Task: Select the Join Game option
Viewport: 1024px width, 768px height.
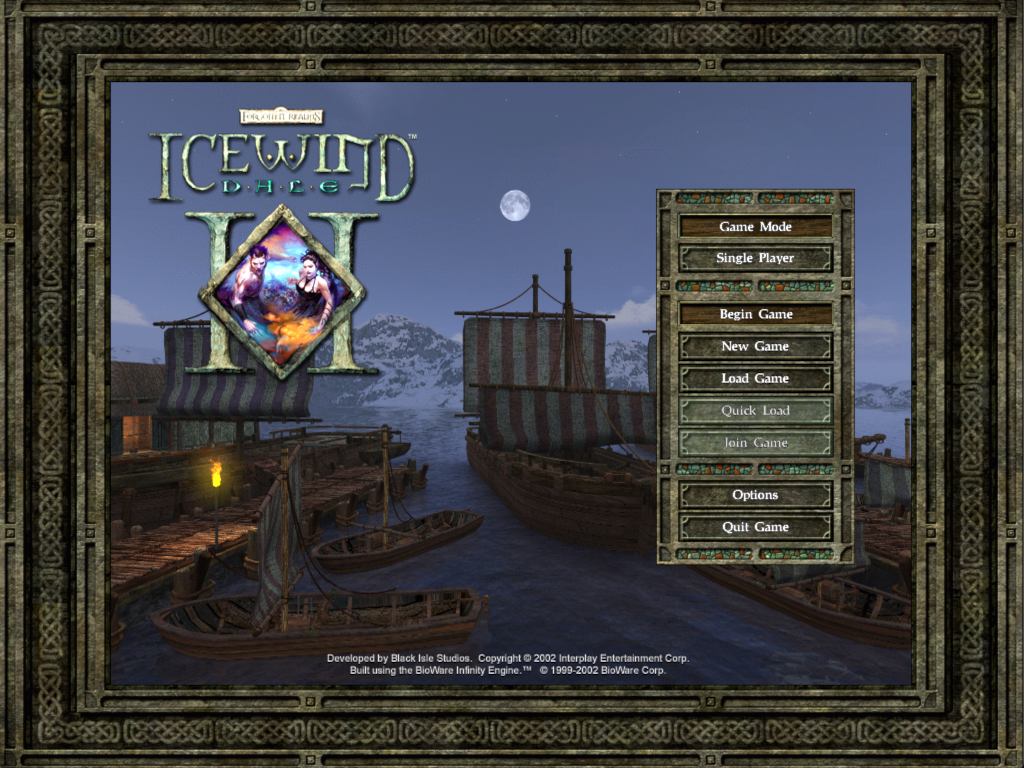Action: (x=755, y=442)
